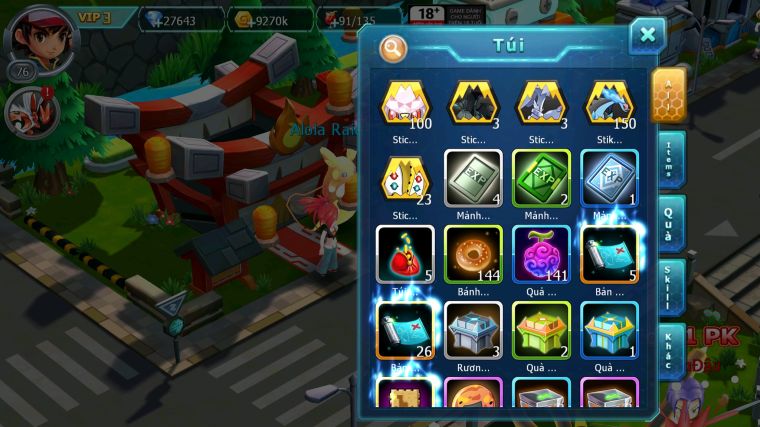The height and width of the screenshot is (427, 760).
Task: Pick the green EXP fragment item
Action: 541,178
